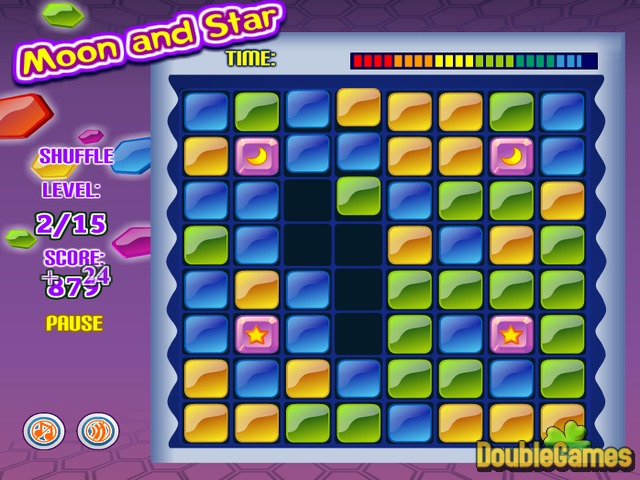The image size is (640, 480).
Task: Toggle the sound waves button
Action: click(x=95, y=431)
